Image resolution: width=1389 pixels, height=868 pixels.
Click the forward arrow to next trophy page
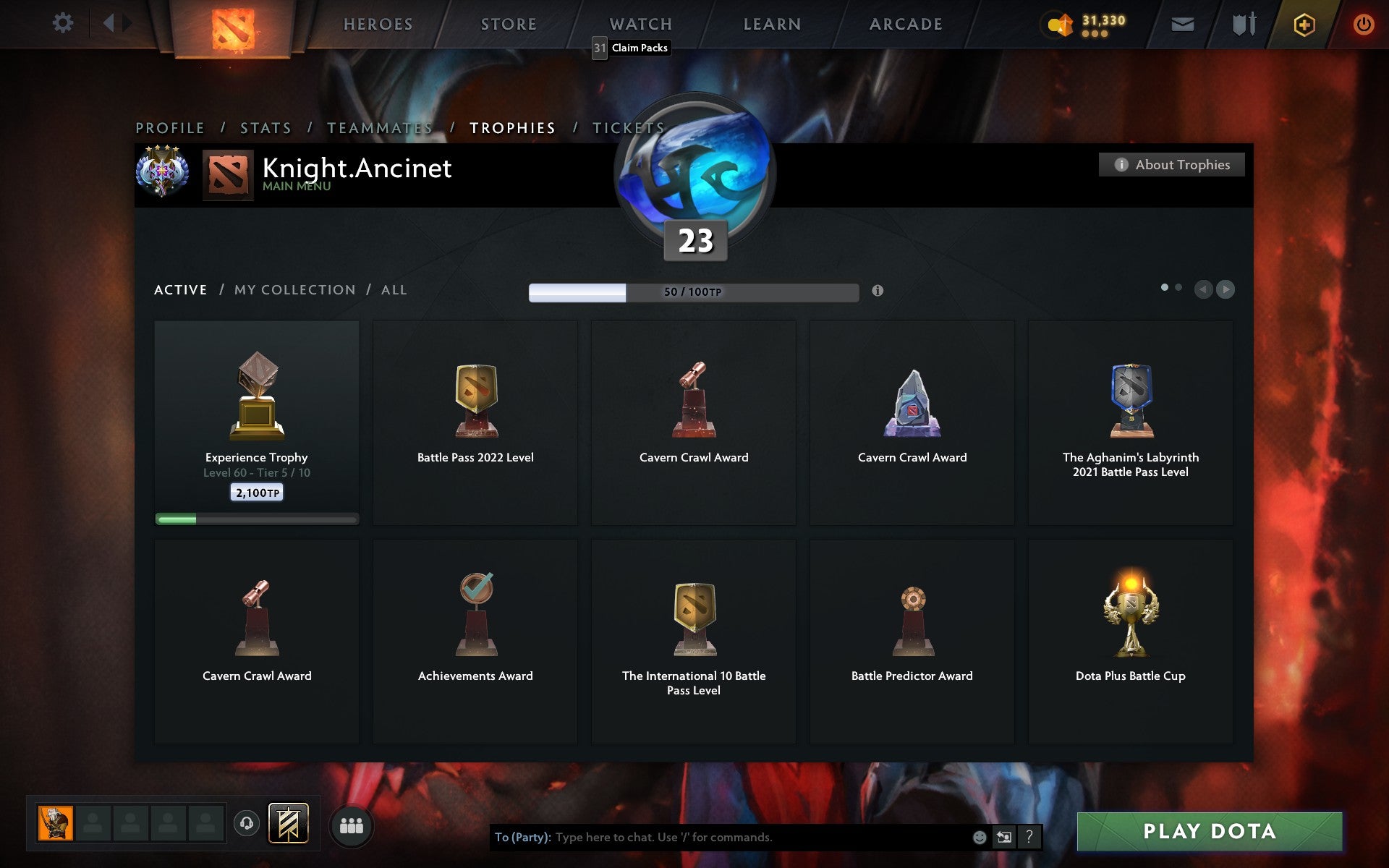pos(1226,288)
